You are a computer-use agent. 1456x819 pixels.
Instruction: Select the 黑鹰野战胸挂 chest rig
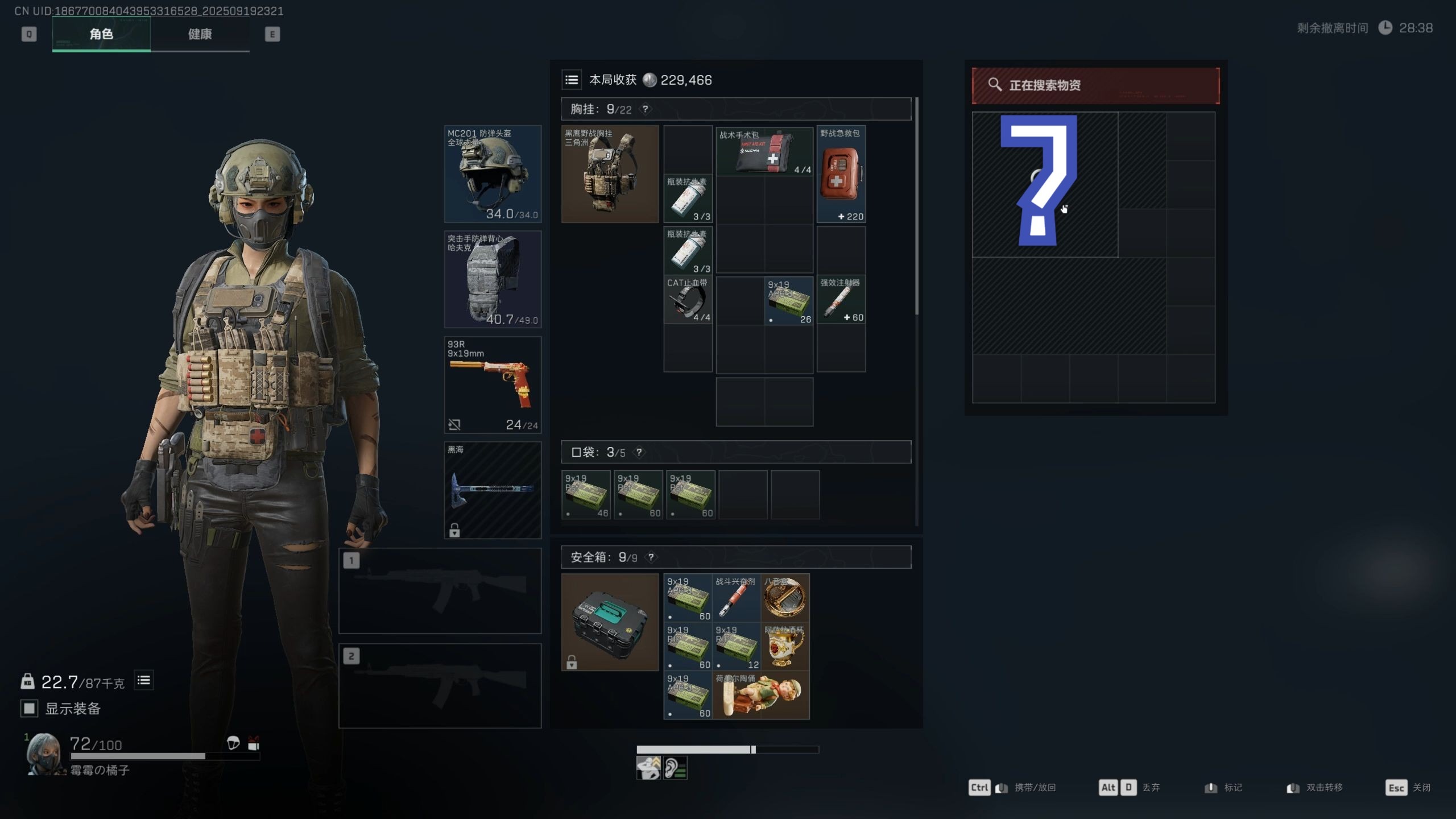[610, 174]
